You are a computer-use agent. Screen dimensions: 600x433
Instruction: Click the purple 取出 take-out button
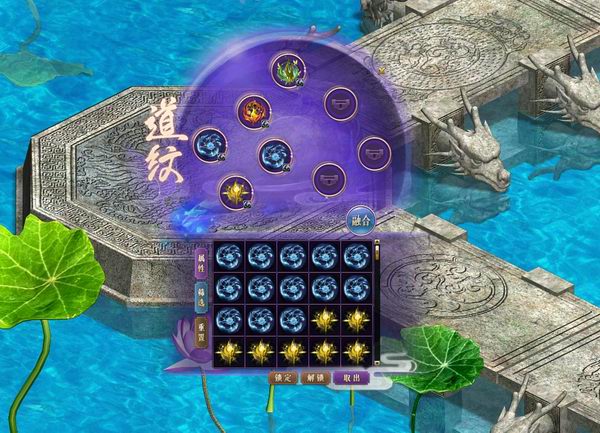click(x=351, y=378)
